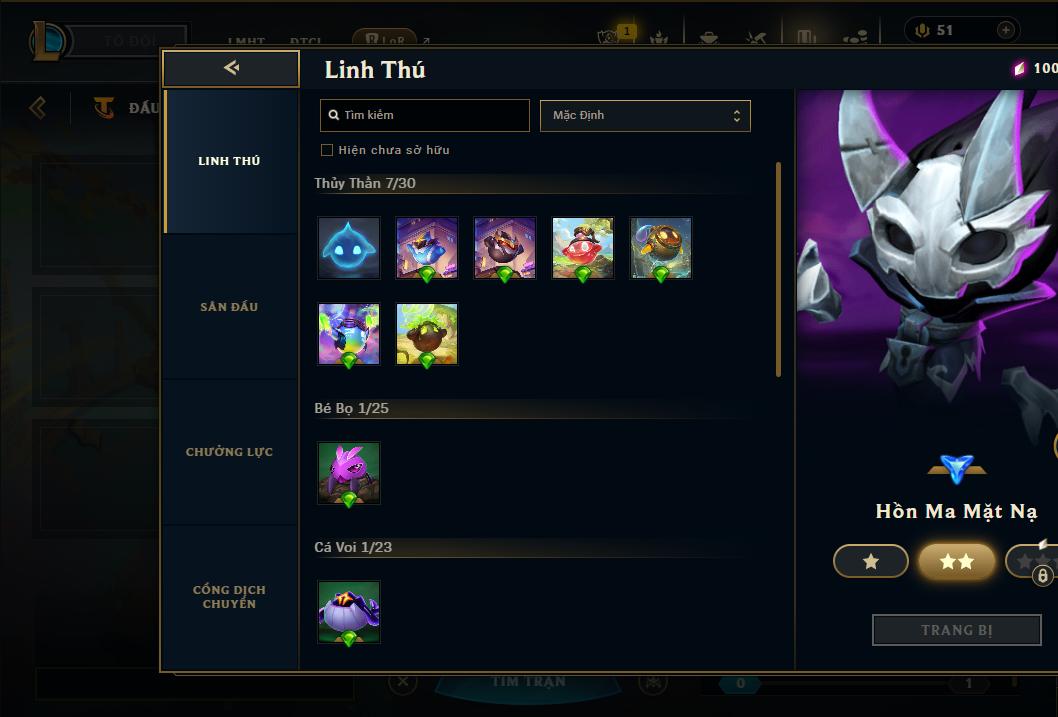Choose the Cá Voi little legend thumbnail
The height and width of the screenshot is (717, 1058).
[349, 612]
